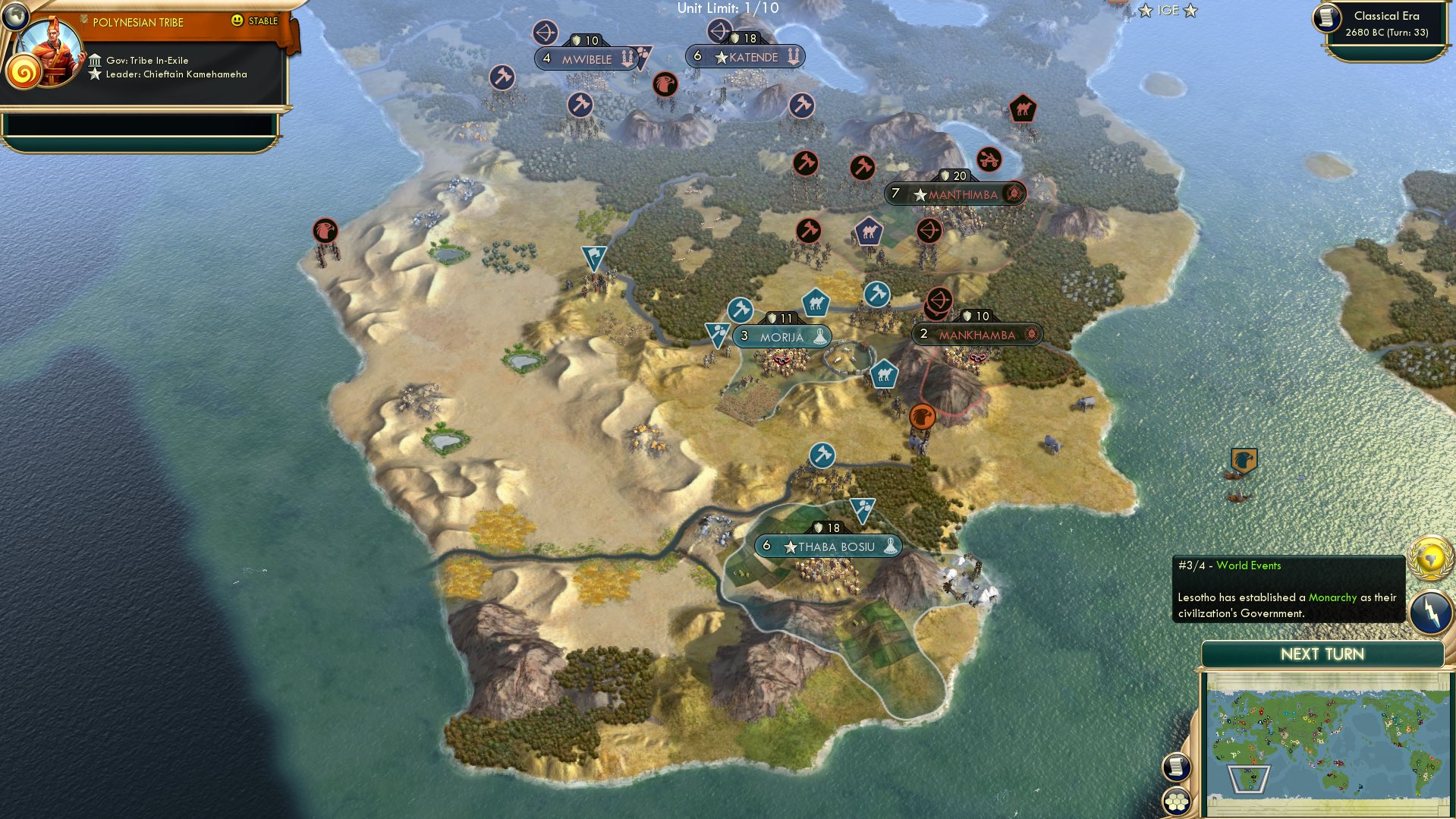Open the globe icon above the leader portrait
The image size is (1456, 819).
[x=14, y=15]
